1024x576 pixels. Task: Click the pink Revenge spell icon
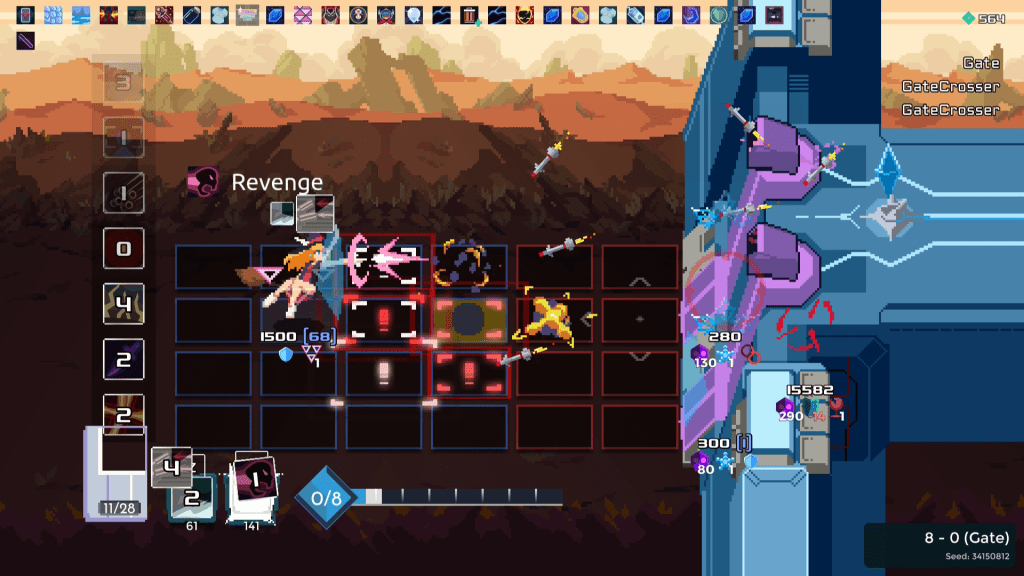point(203,182)
